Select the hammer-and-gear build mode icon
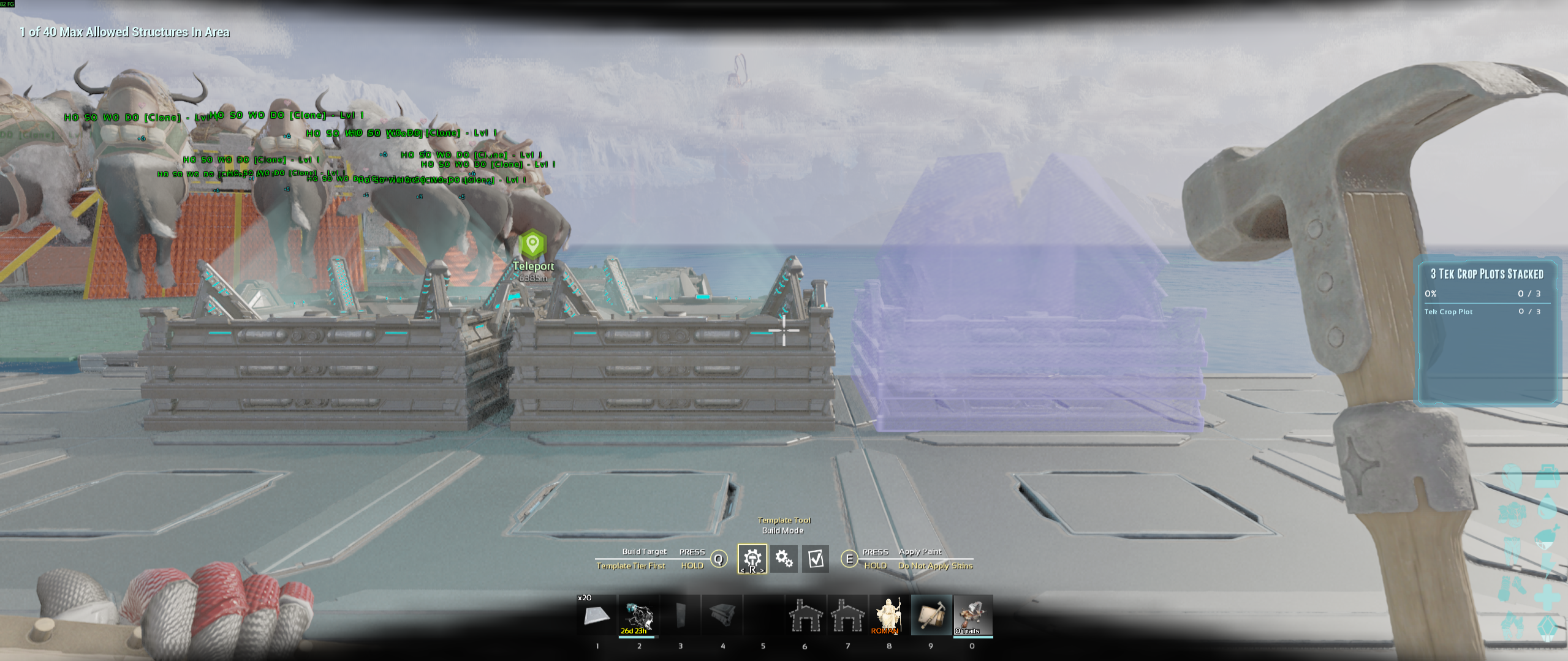This screenshot has width=1568, height=661. pos(752,559)
